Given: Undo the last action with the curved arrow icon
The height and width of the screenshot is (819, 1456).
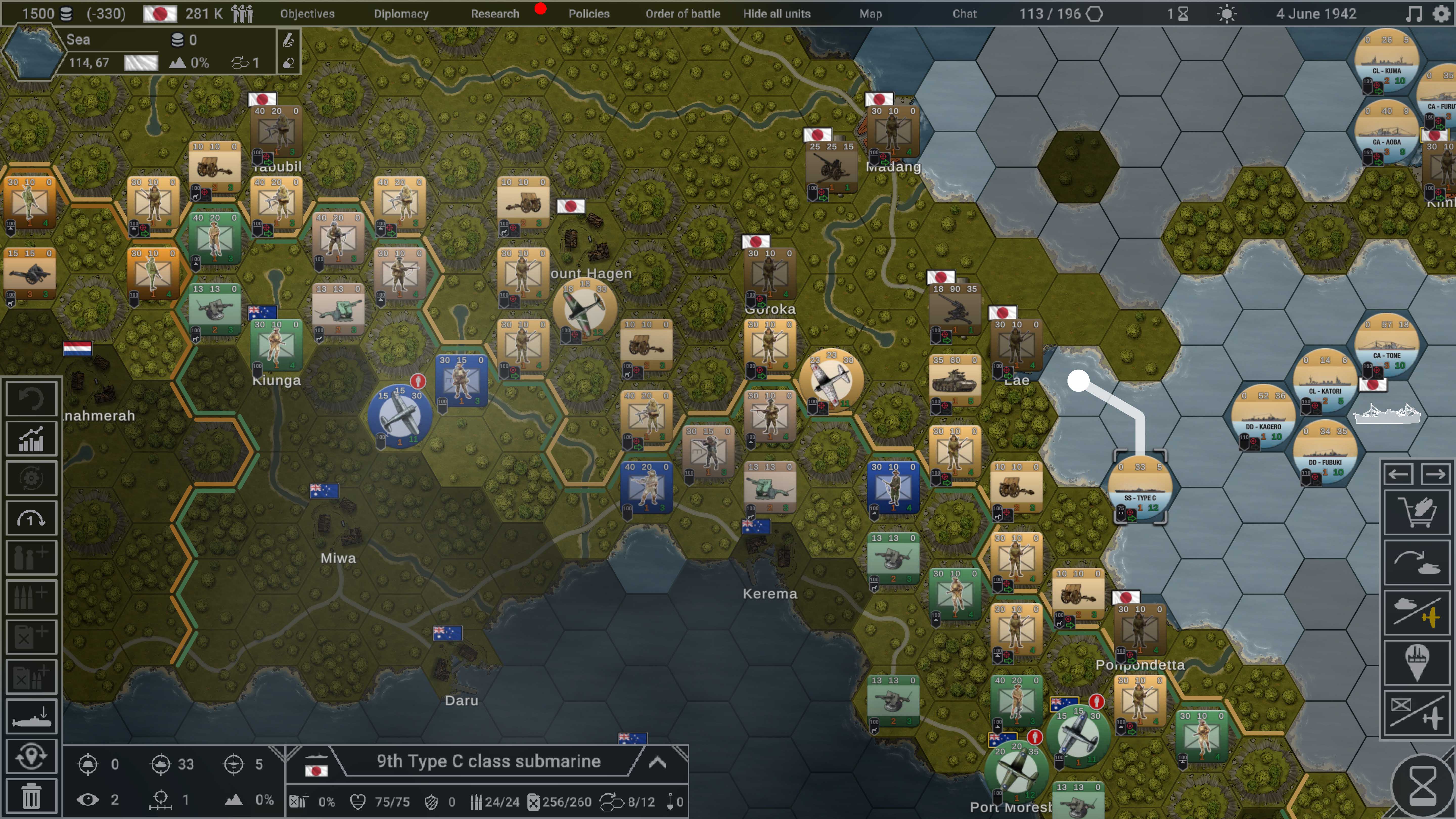Looking at the screenshot, I should coord(31,398).
